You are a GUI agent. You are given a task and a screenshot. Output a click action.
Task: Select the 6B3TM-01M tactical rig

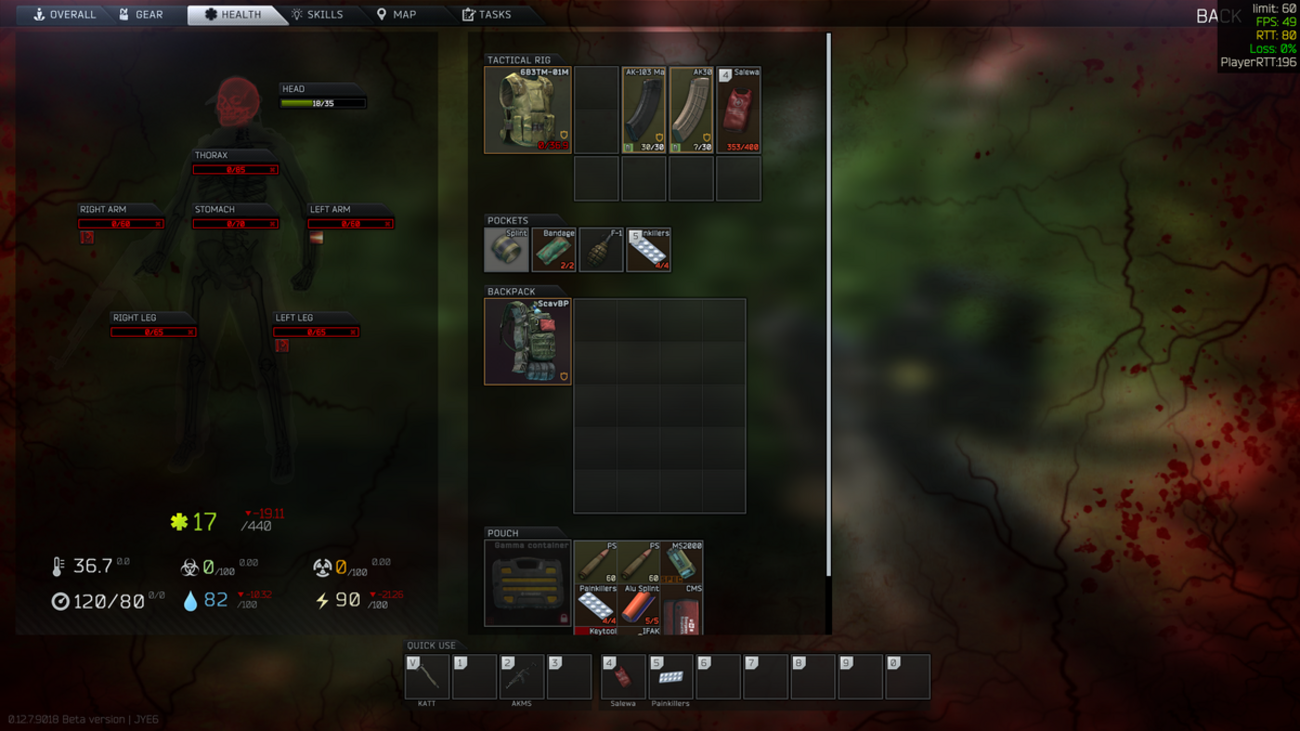pyautogui.click(x=528, y=110)
